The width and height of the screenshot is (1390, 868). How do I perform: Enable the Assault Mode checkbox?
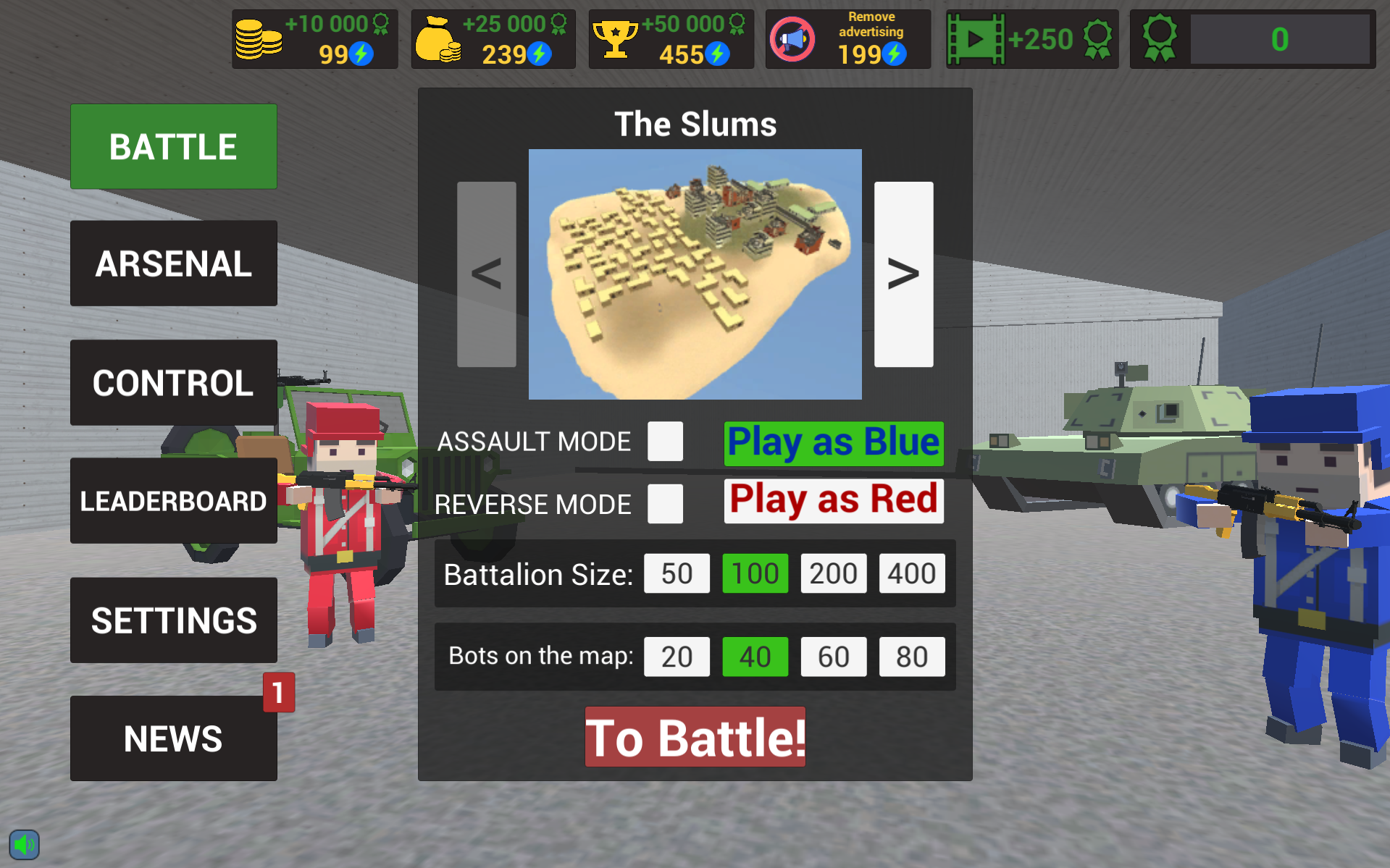[x=665, y=442]
